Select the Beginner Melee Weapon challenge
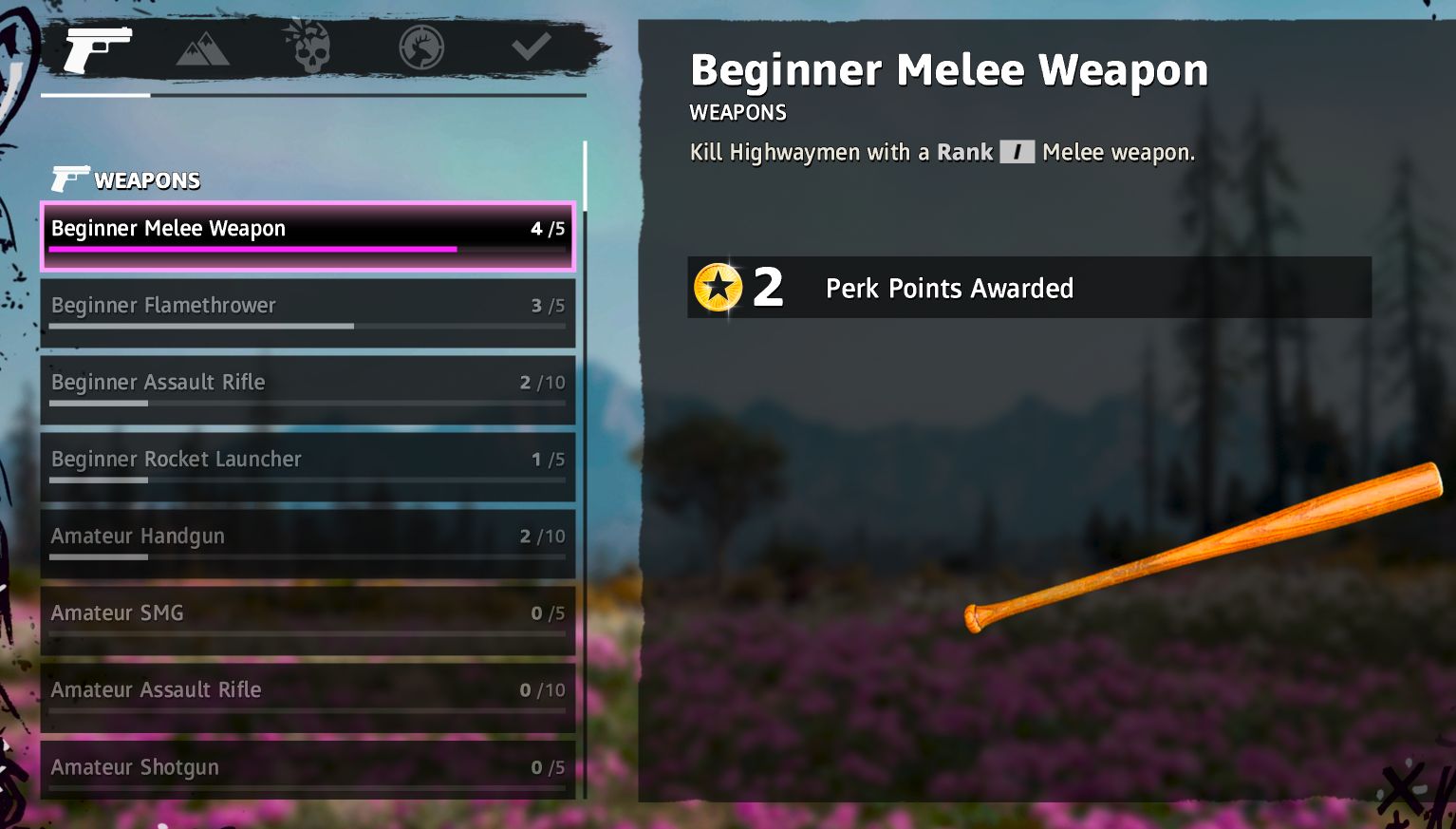The width and height of the screenshot is (1456, 829). [x=308, y=236]
